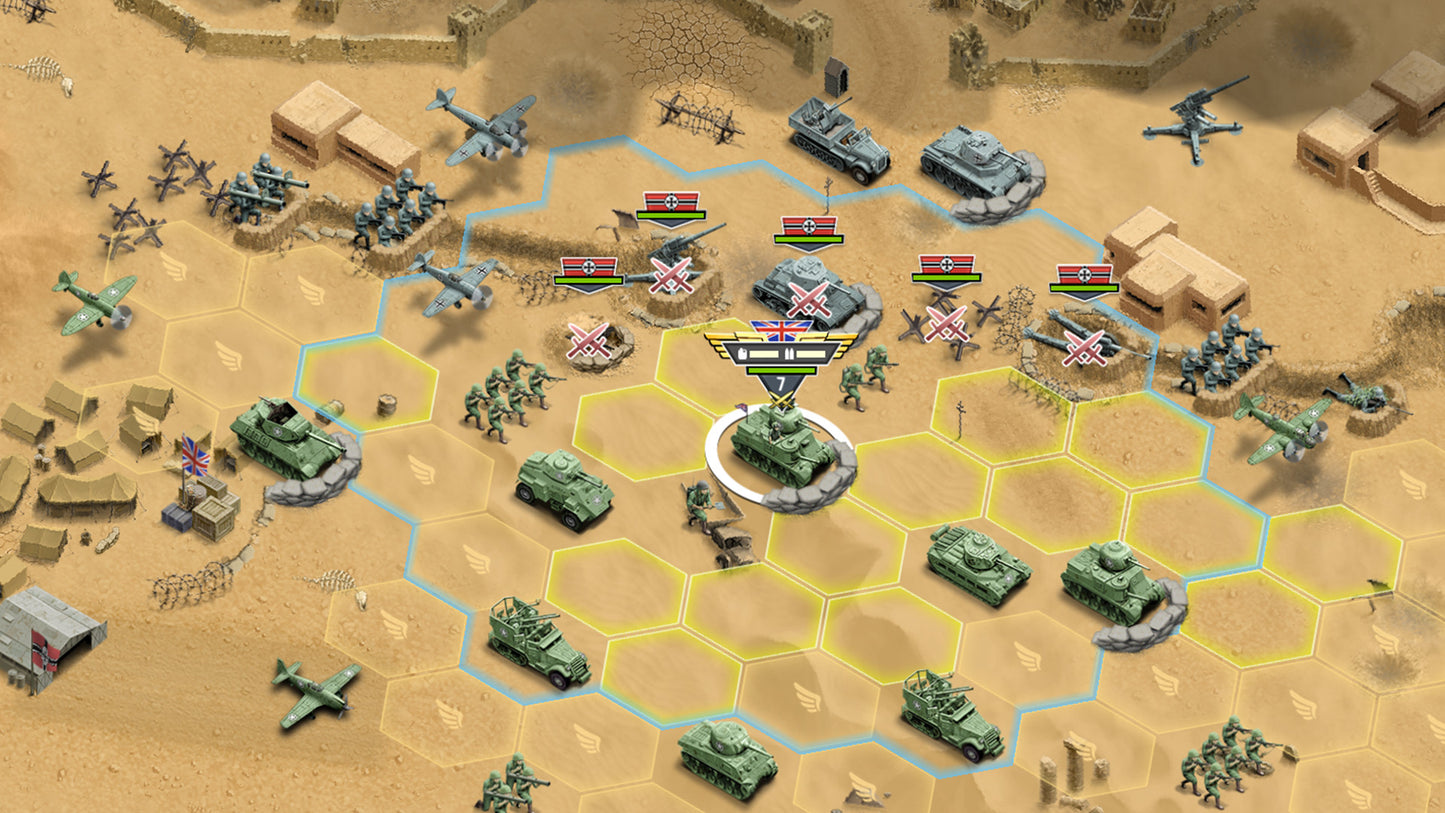This screenshot has height=813, width=1445.
Task: Select the ammo bar icon on the unit banner
Action: (789, 353)
